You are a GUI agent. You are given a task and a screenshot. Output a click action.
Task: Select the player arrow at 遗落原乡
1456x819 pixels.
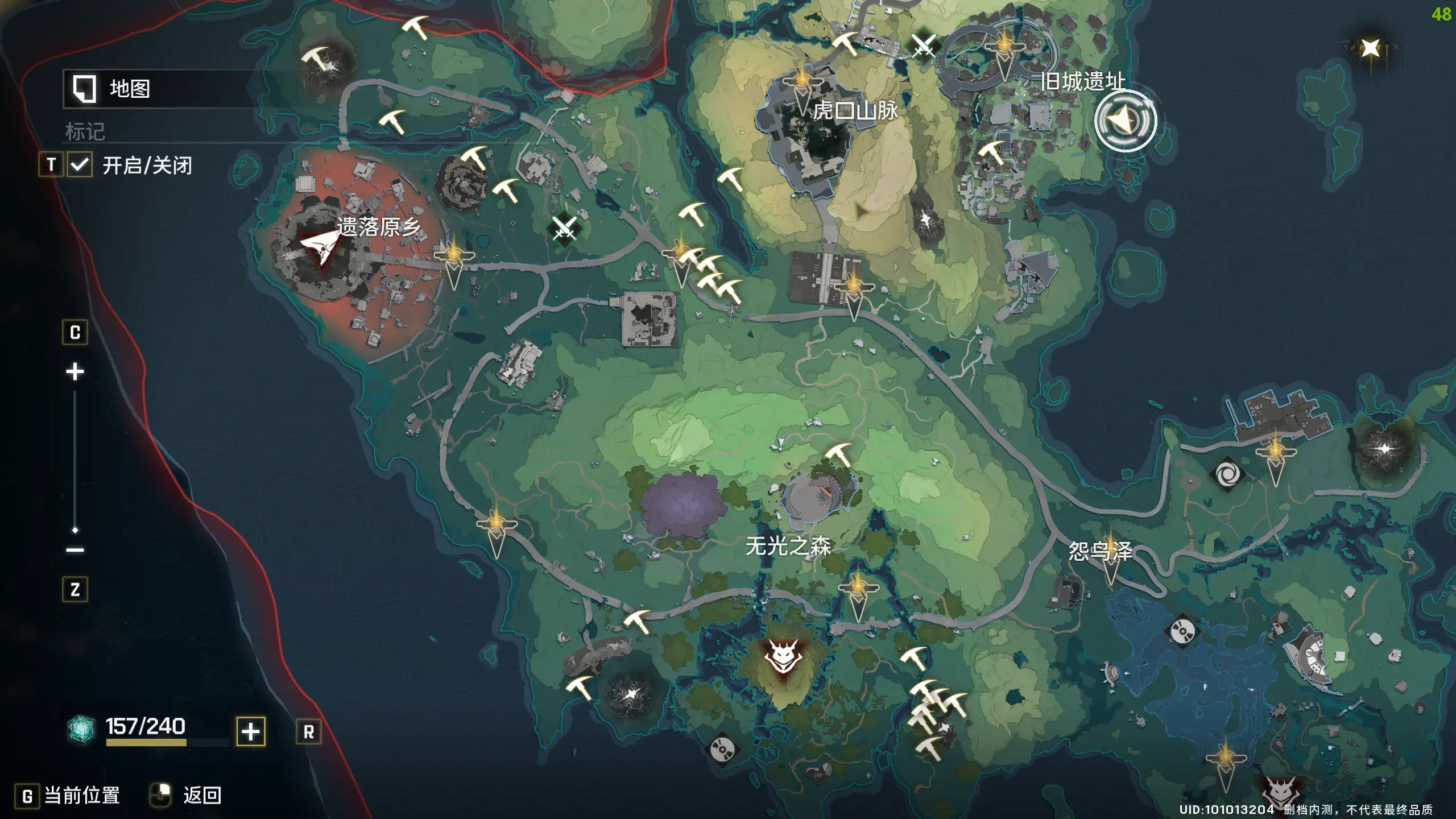tap(320, 247)
